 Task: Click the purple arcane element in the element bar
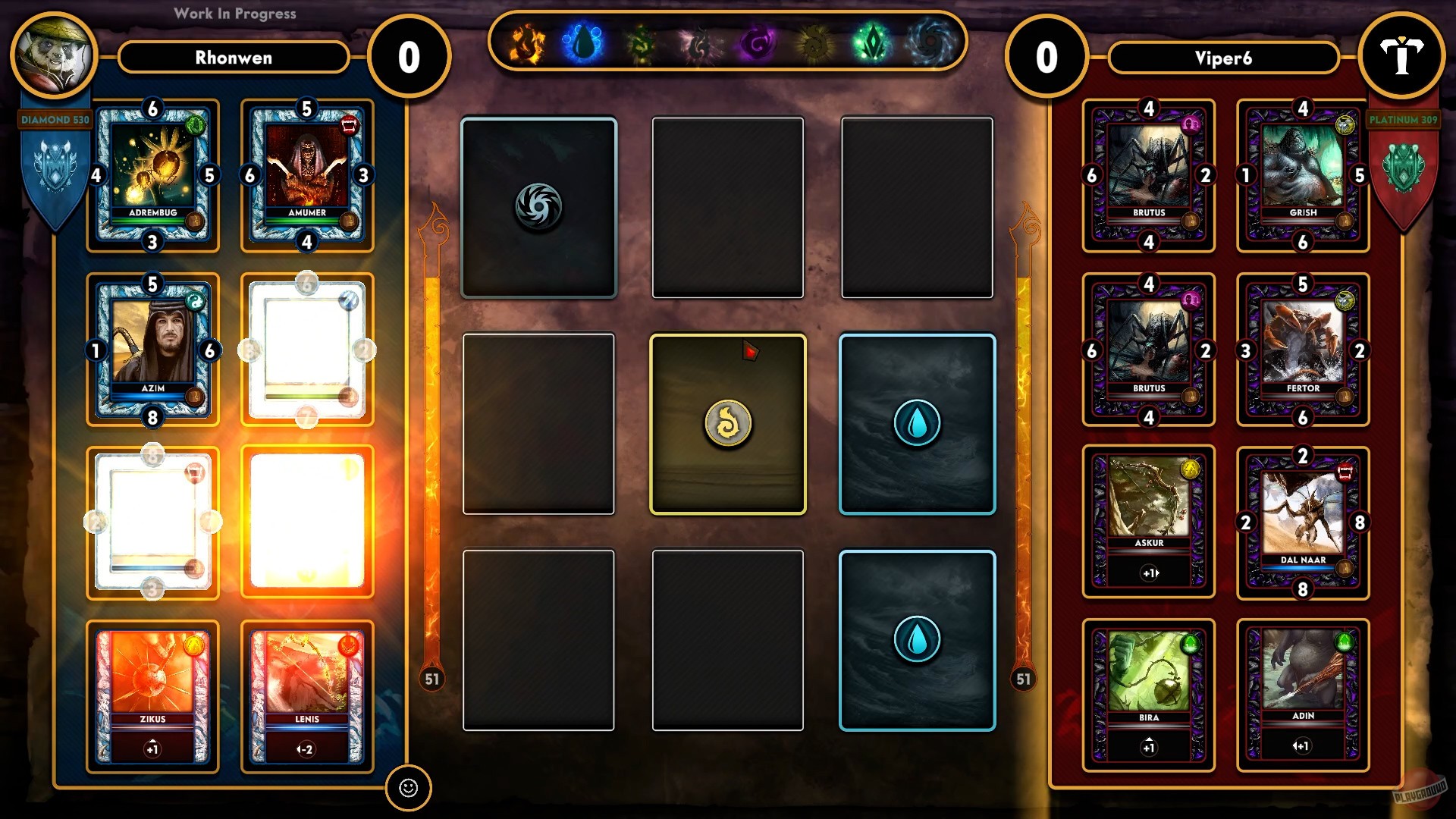click(x=758, y=45)
